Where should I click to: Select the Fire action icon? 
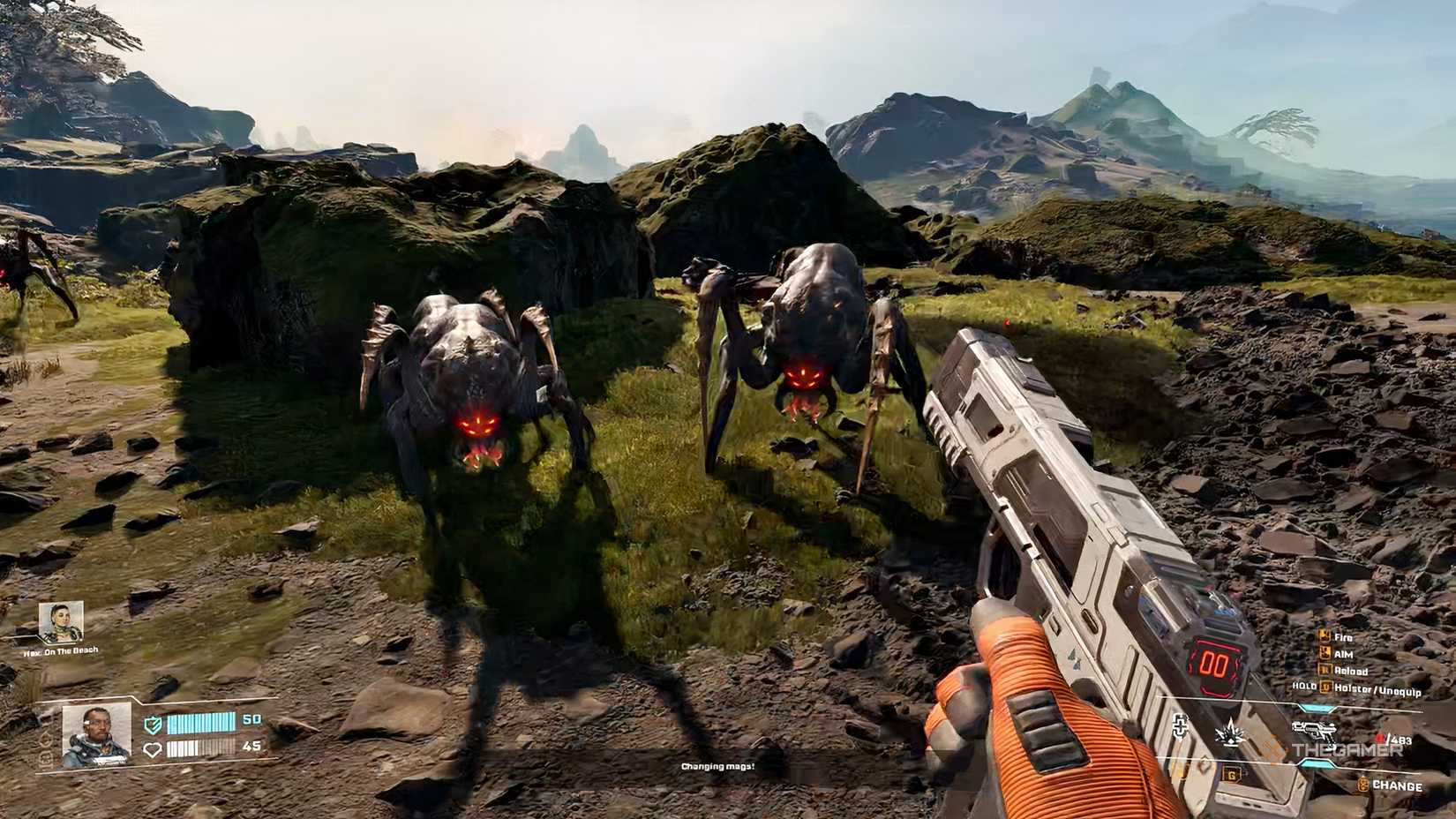pyautogui.click(x=1325, y=637)
